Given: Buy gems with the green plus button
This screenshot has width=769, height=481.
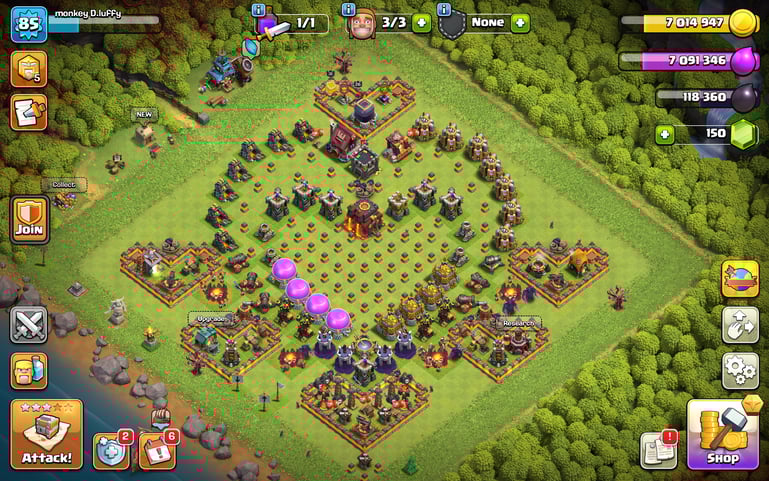Looking at the screenshot, I should [x=665, y=134].
